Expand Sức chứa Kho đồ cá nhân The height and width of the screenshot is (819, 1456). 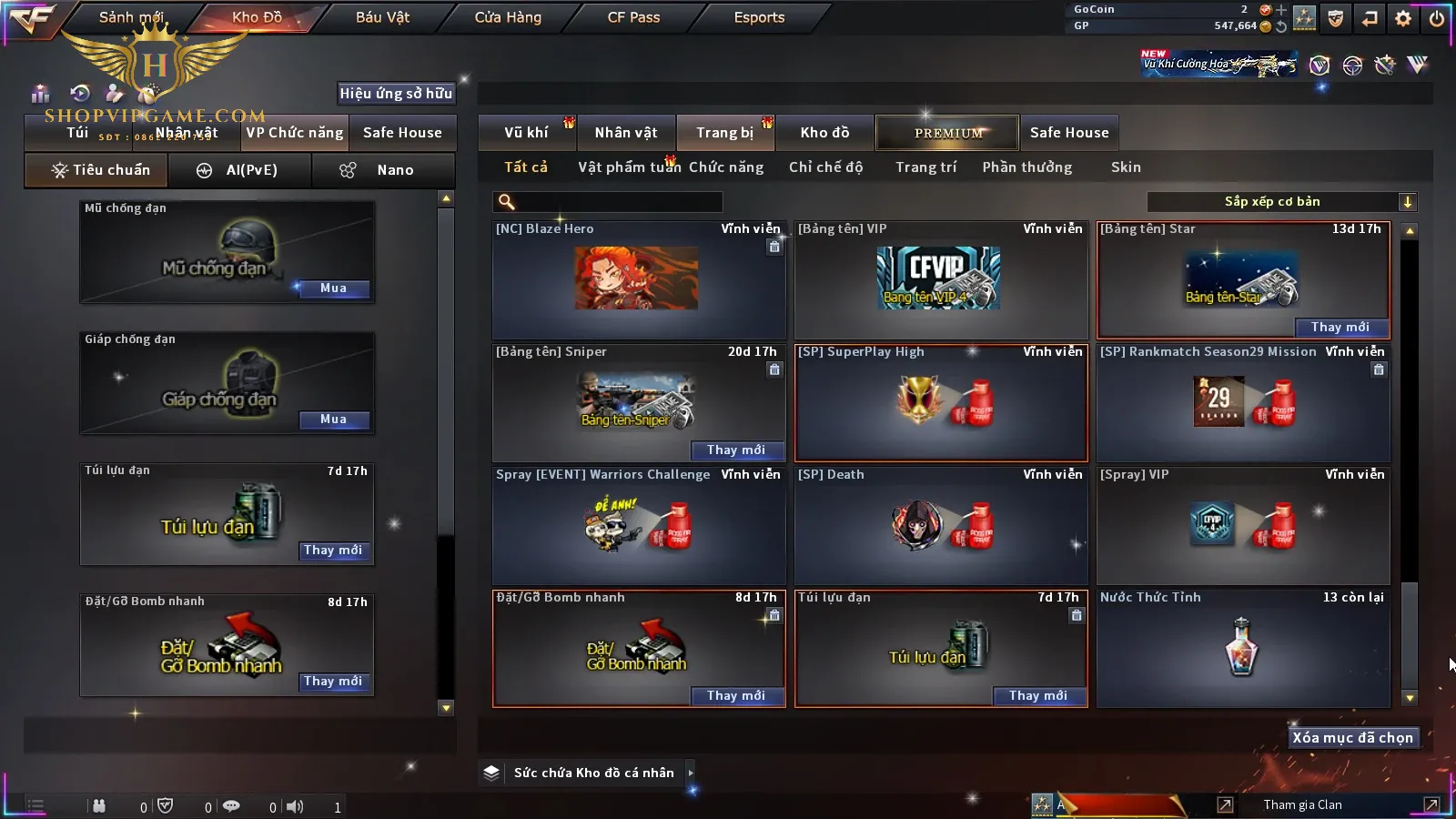tap(691, 773)
